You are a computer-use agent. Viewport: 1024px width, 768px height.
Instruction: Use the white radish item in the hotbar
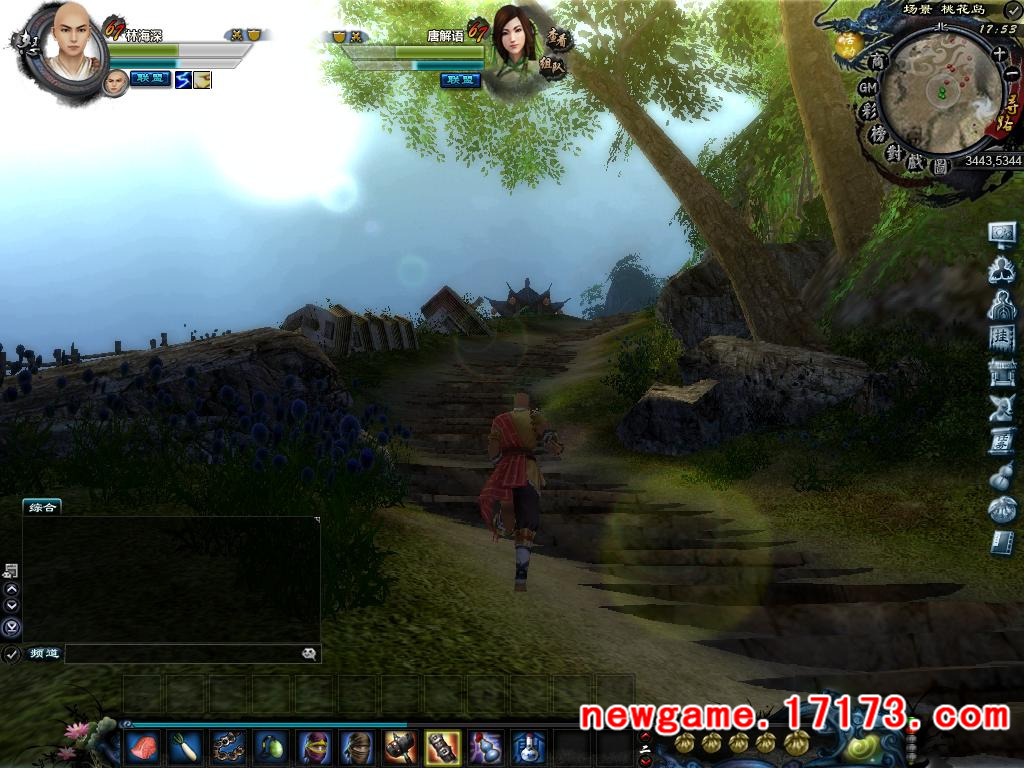coord(184,746)
